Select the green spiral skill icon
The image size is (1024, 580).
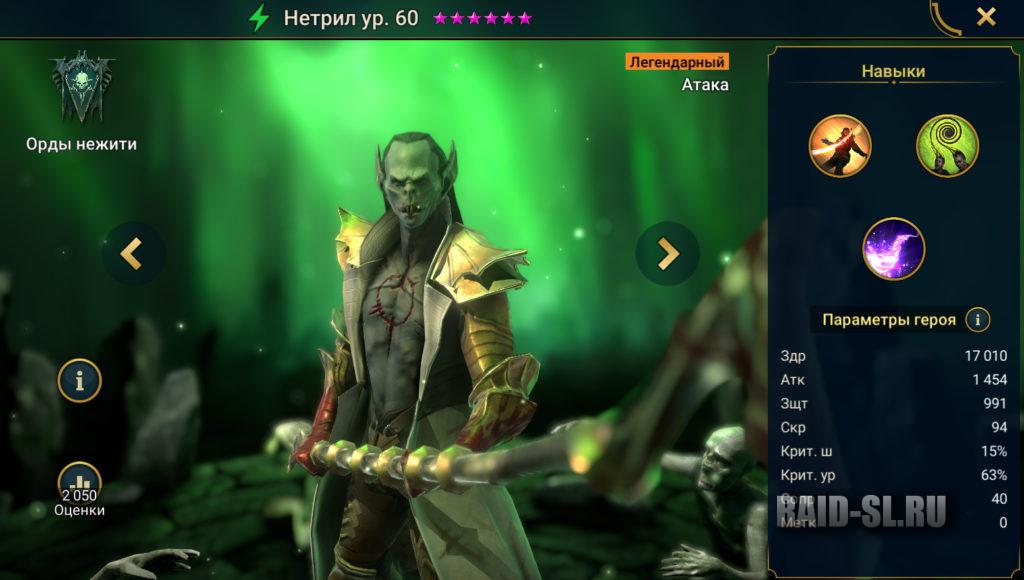point(947,146)
